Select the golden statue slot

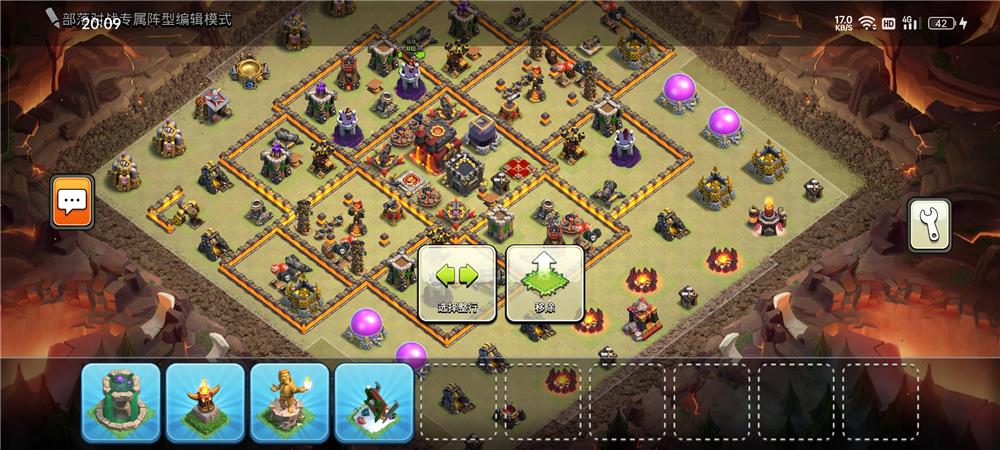point(290,402)
